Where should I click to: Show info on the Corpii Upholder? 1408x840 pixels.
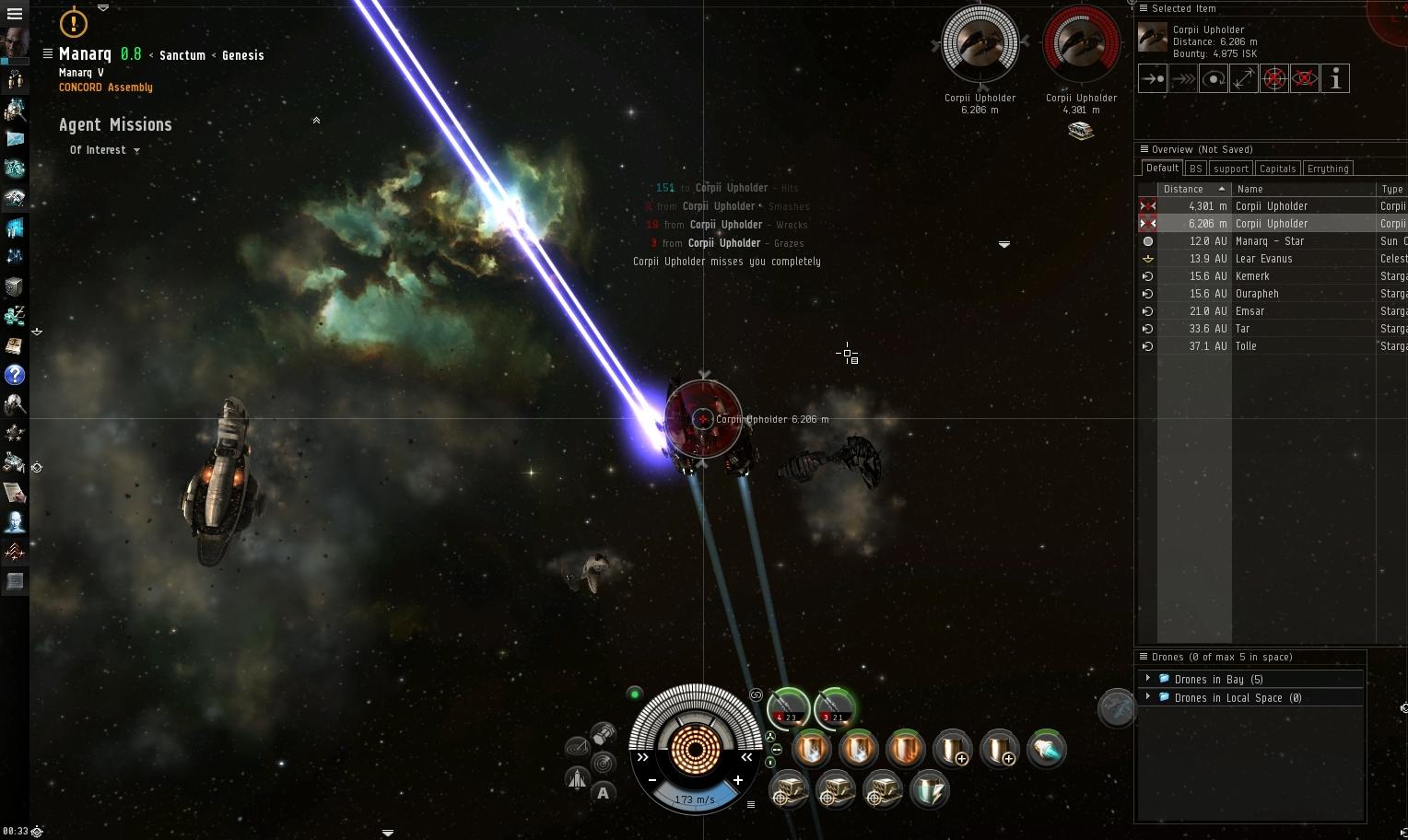(x=1335, y=78)
